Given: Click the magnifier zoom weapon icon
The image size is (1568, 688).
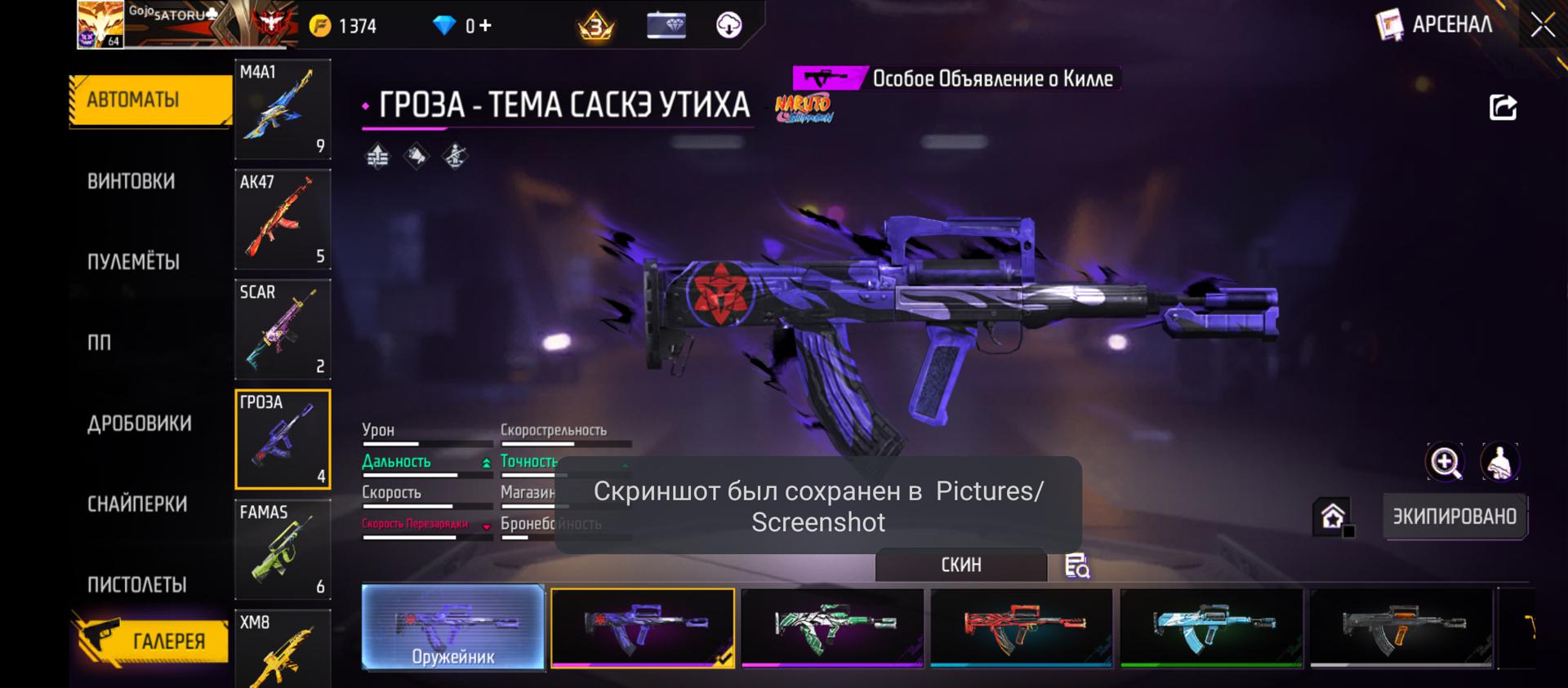Looking at the screenshot, I should point(1445,463).
